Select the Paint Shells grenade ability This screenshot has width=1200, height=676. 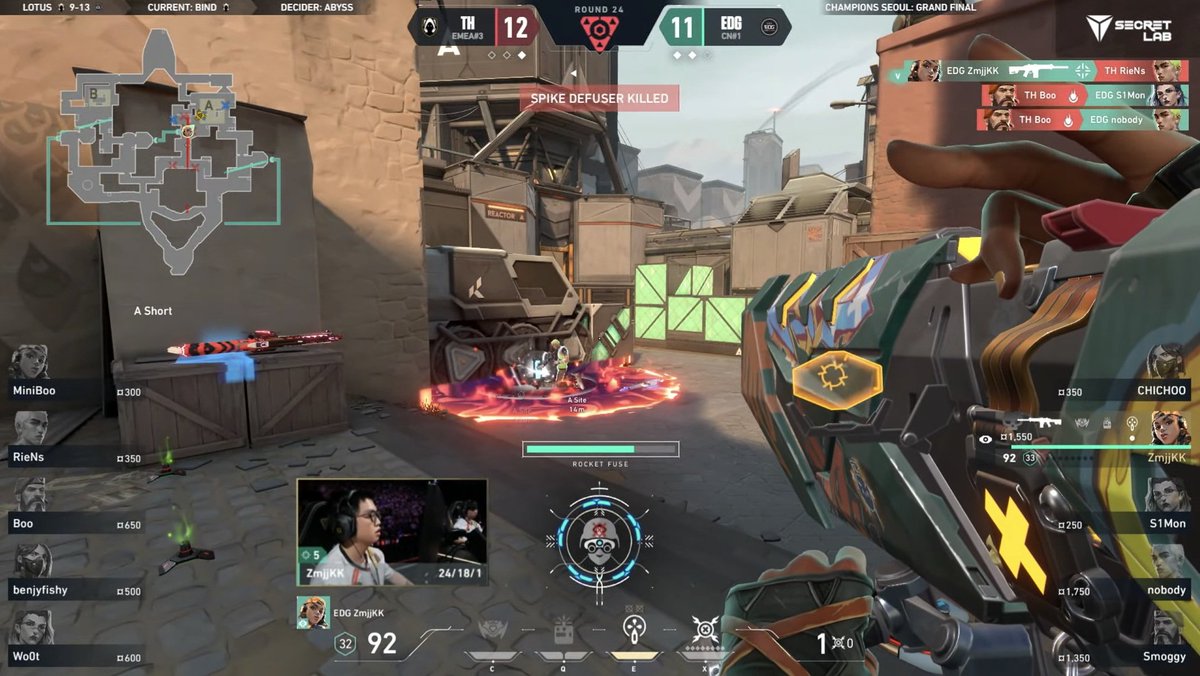tap(633, 632)
